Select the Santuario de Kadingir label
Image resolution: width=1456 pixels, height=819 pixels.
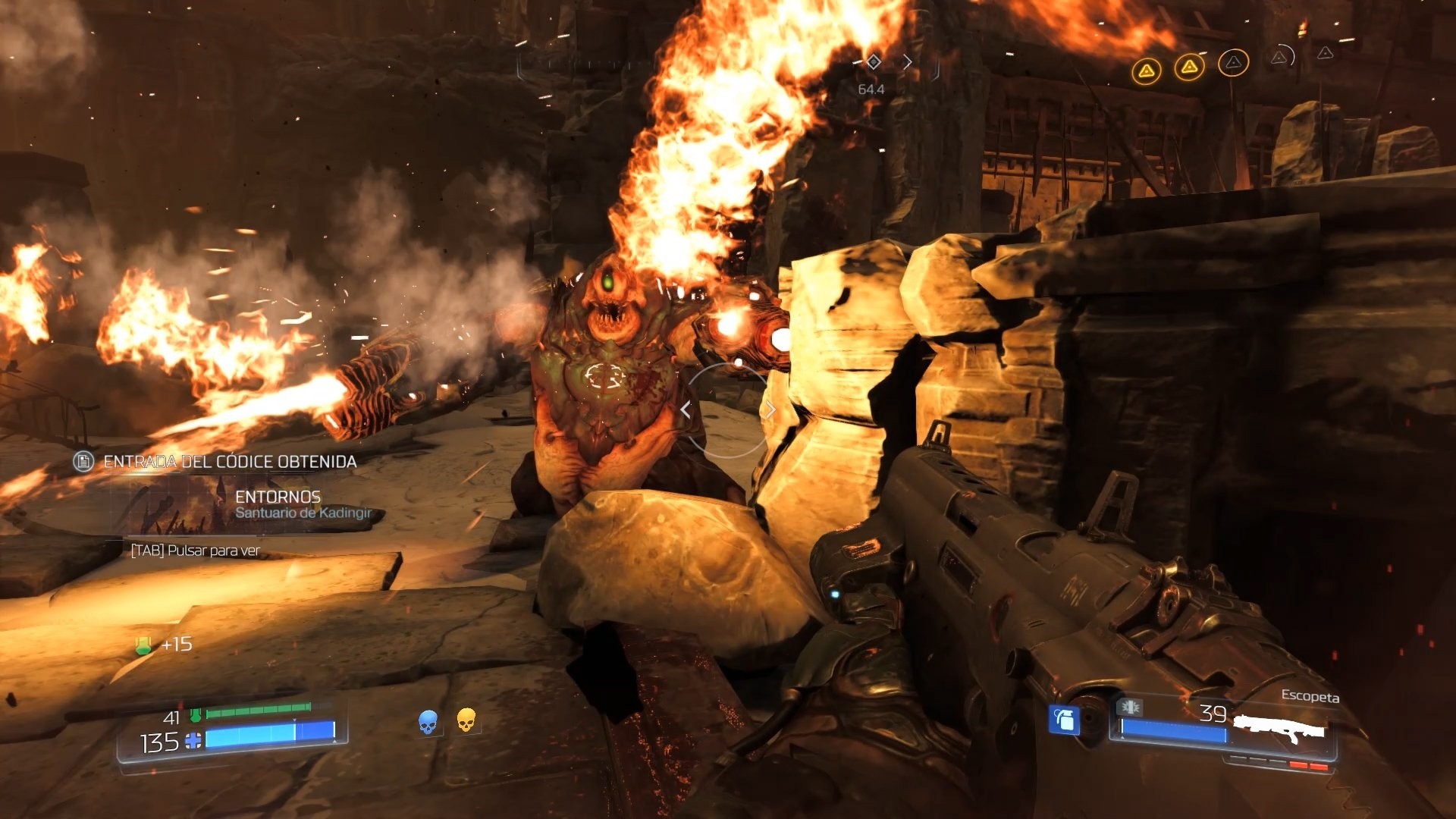tap(303, 514)
